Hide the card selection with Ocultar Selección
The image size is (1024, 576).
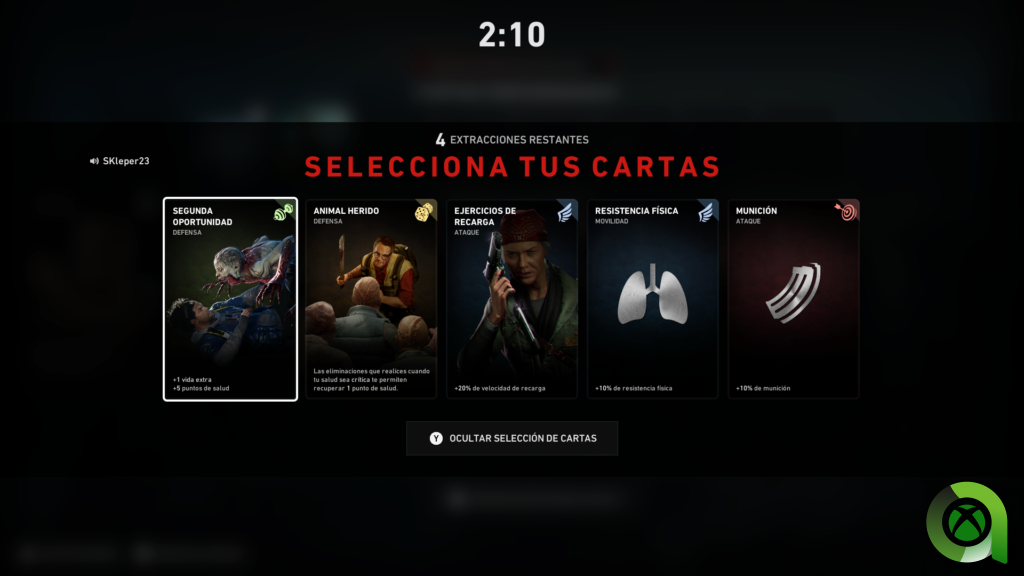[x=512, y=438]
